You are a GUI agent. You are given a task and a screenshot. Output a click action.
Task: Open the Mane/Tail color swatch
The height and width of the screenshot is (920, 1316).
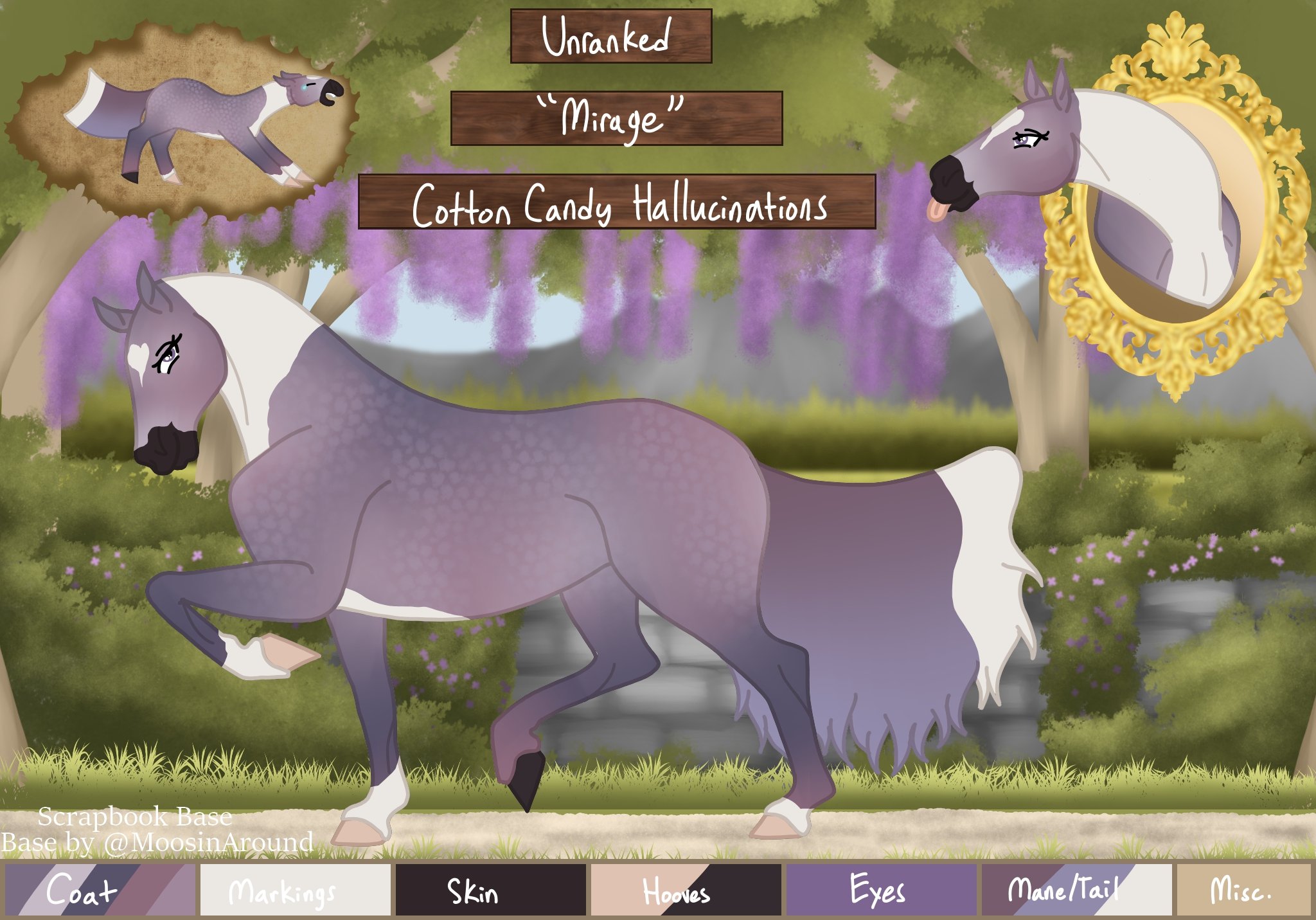(x=1077, y=890)
